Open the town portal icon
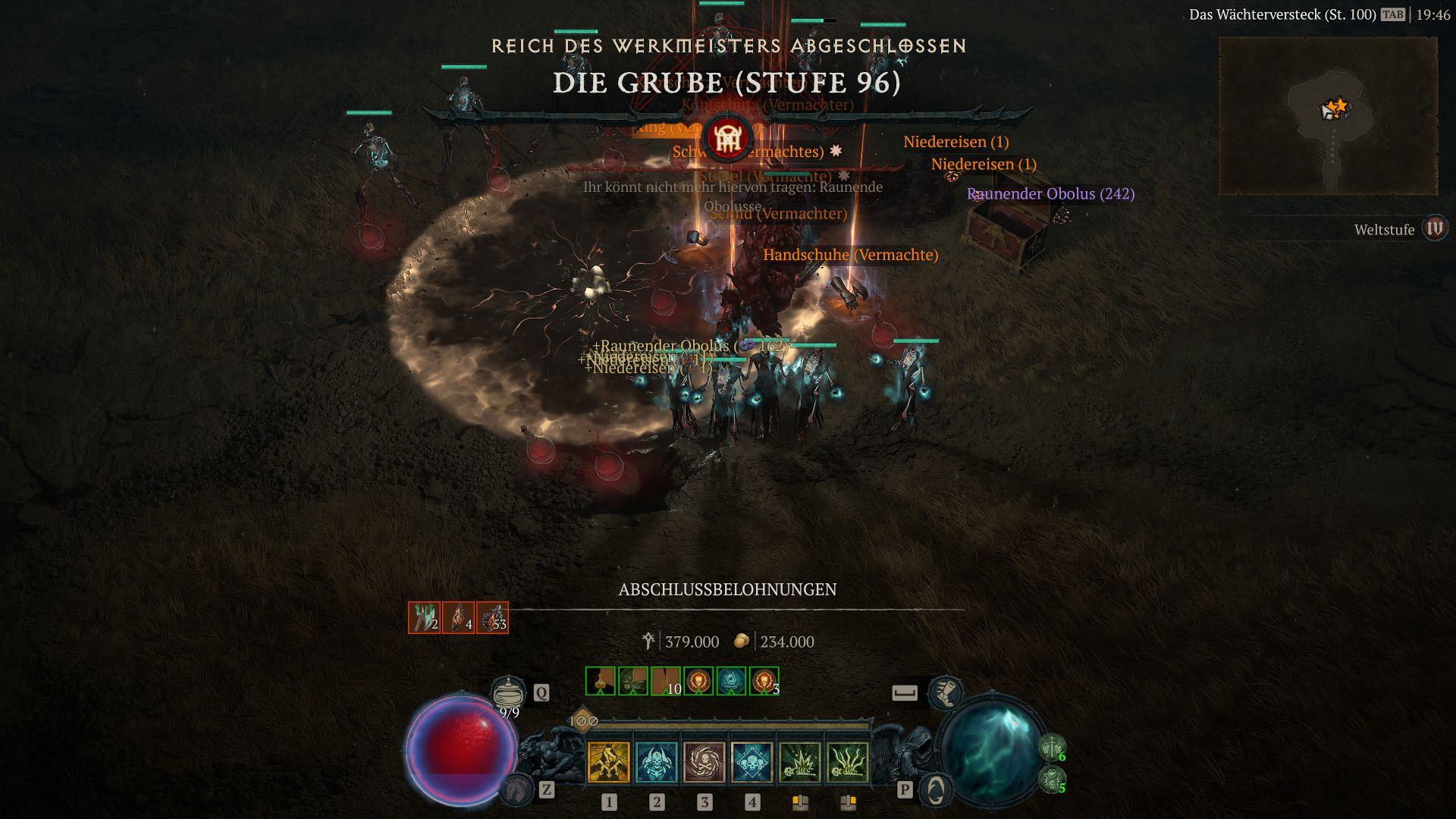 (x=936, y=790)
